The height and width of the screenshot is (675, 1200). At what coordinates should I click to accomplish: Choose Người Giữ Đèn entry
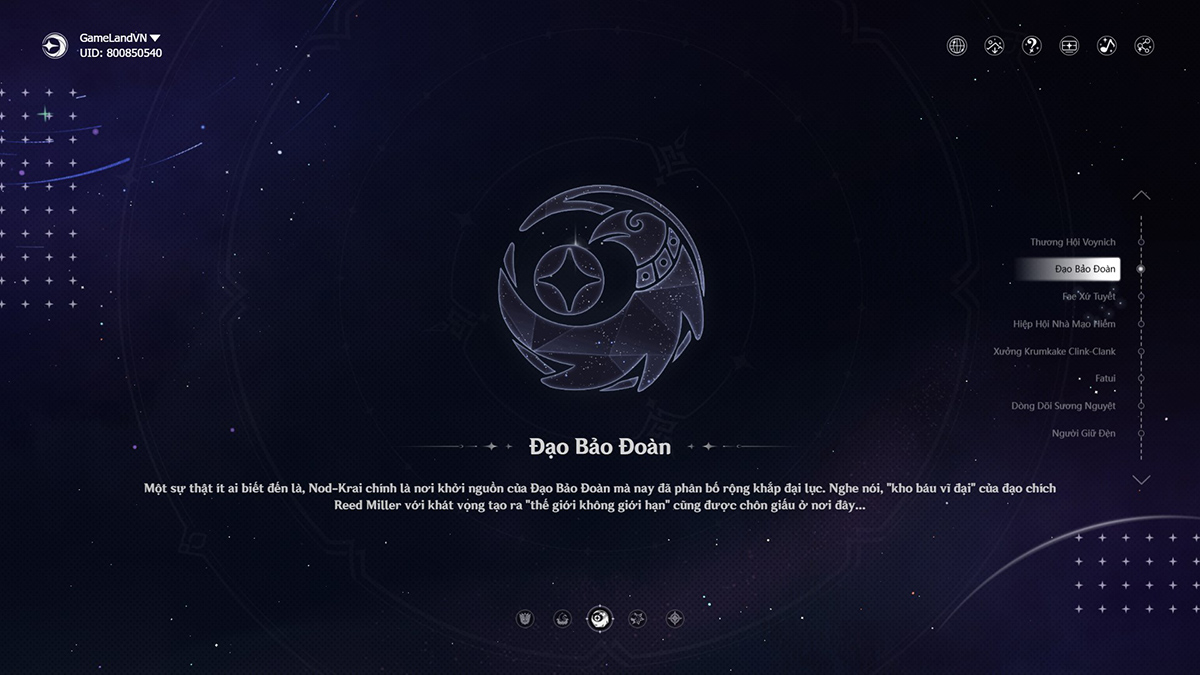point(1083,433)
